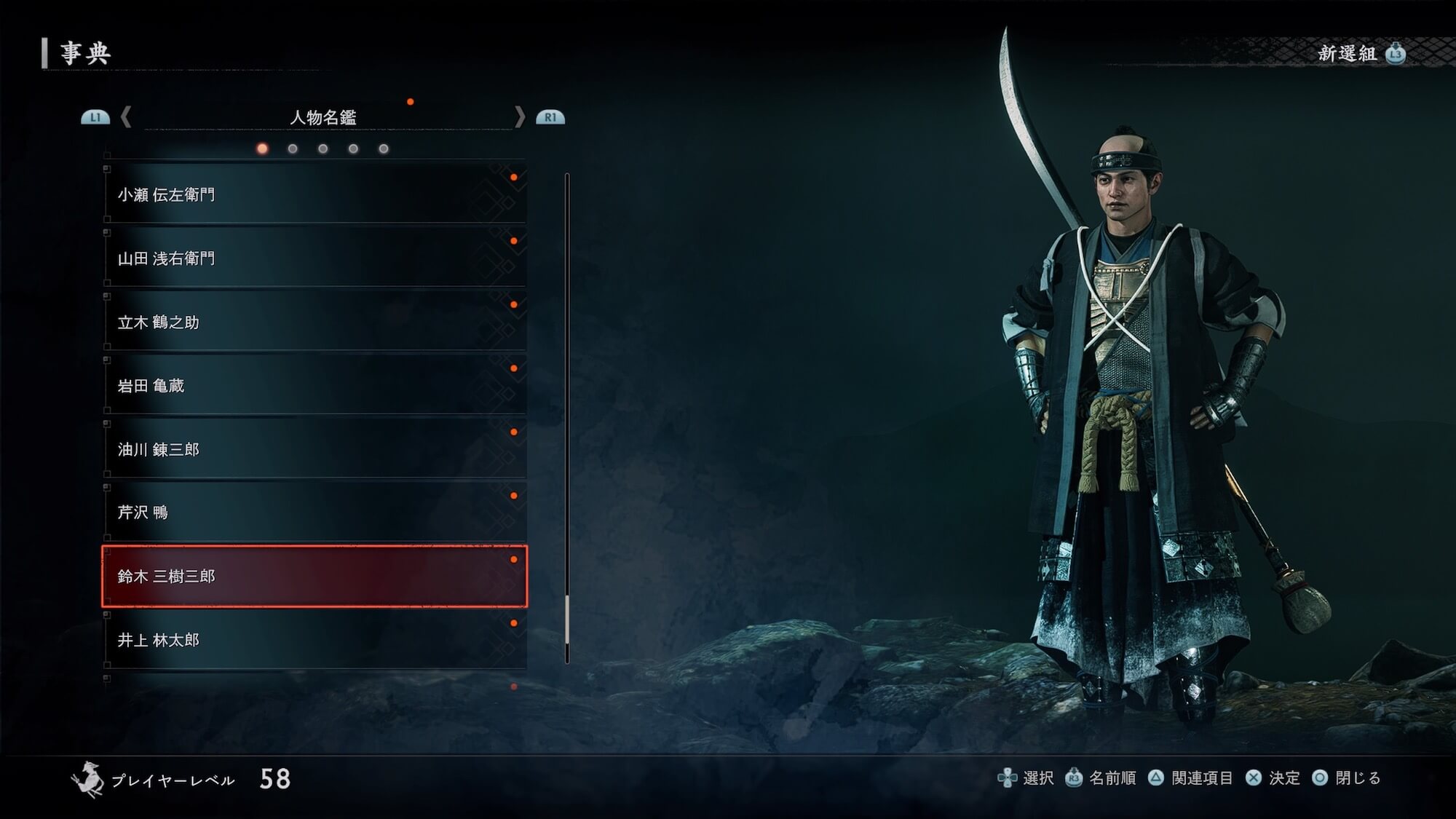Click the character list scrollbar
The height and width of the screenshot is (819, 1456).
[x=567, y=418]
